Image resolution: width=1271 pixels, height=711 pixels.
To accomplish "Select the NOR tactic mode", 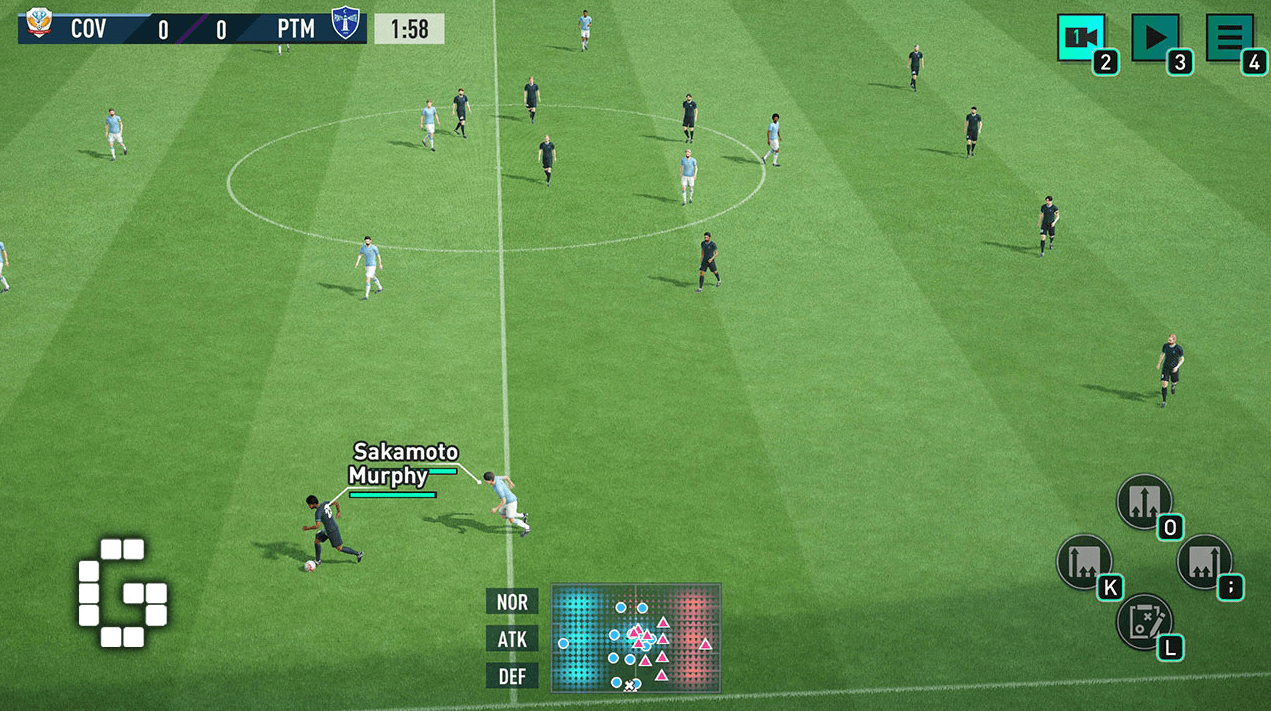I will pos(512,602).
